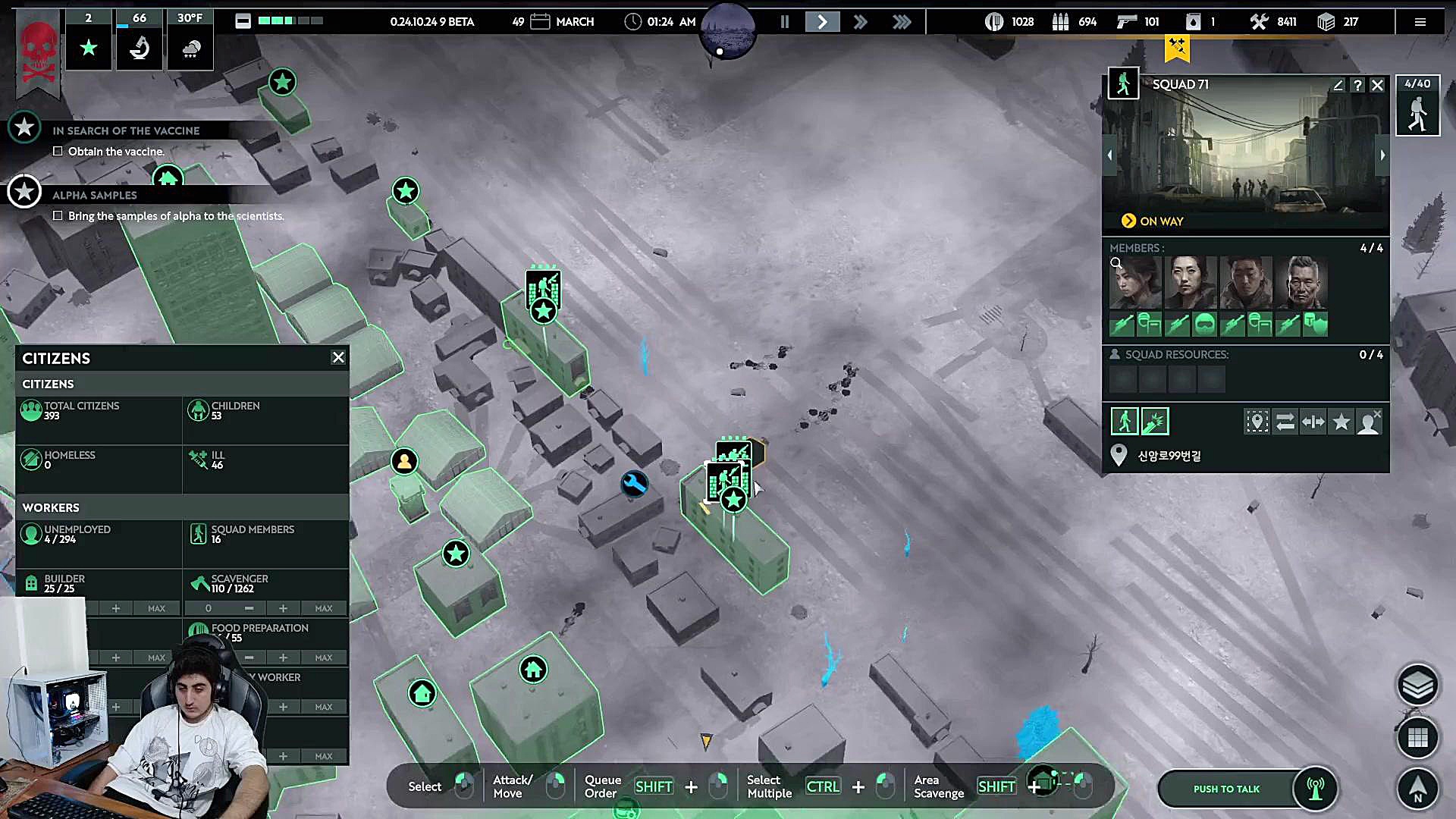Open the map layers overlay button

coord(1417,686)
